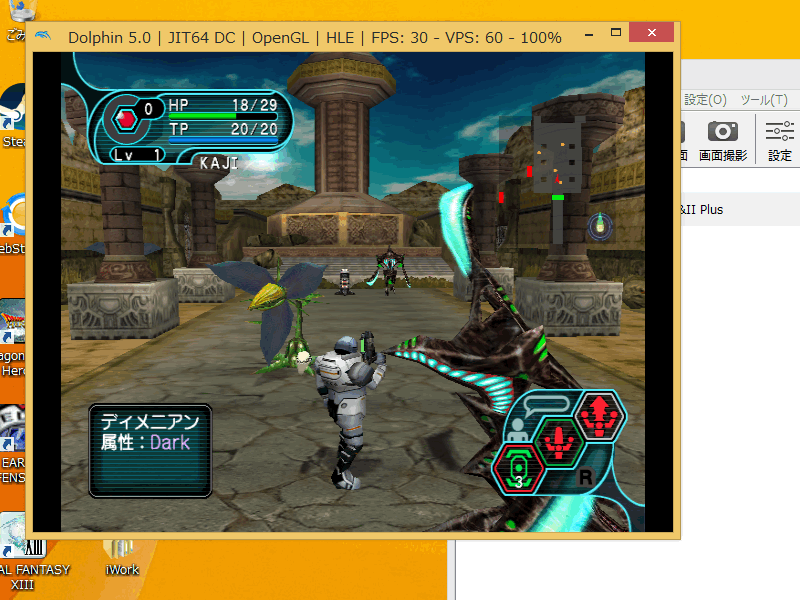The width and height of the screenshot is (800, 600).
Task: Select the green-bordered normal attack hexagon
Action: click(x=558, y=441)
